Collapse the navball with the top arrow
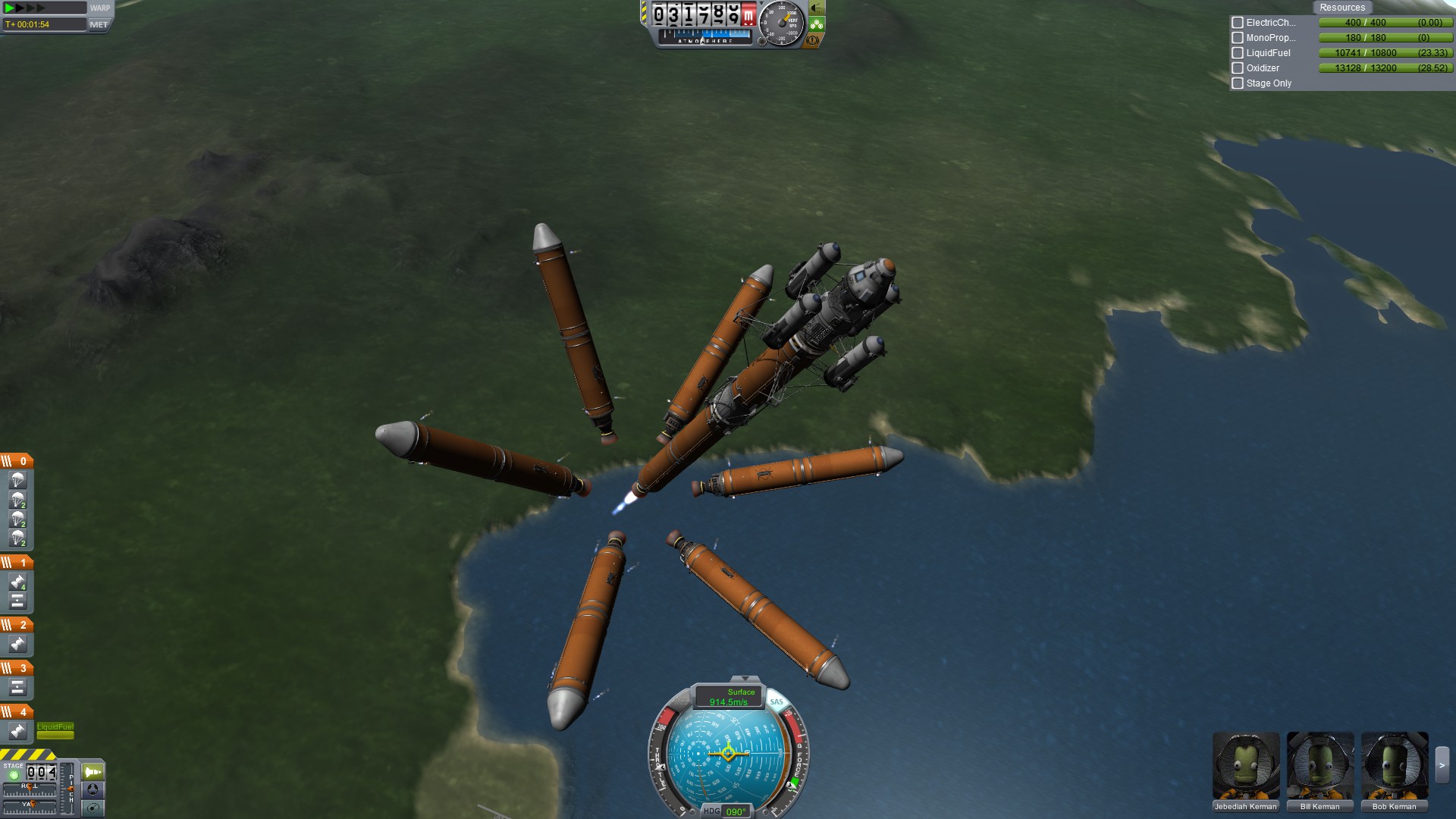 coord(745,679)
